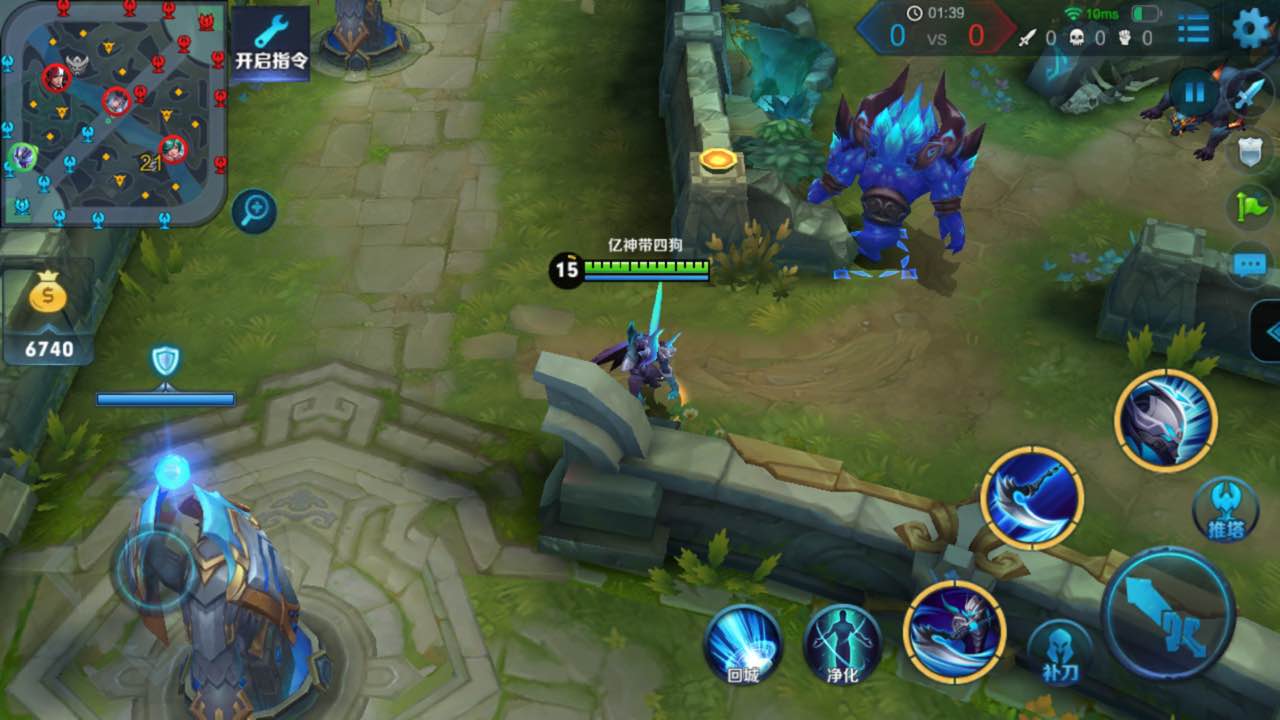Use the 净化 purify spell
The width and height of the screenshot is (1280, 720).
(842, 645)
